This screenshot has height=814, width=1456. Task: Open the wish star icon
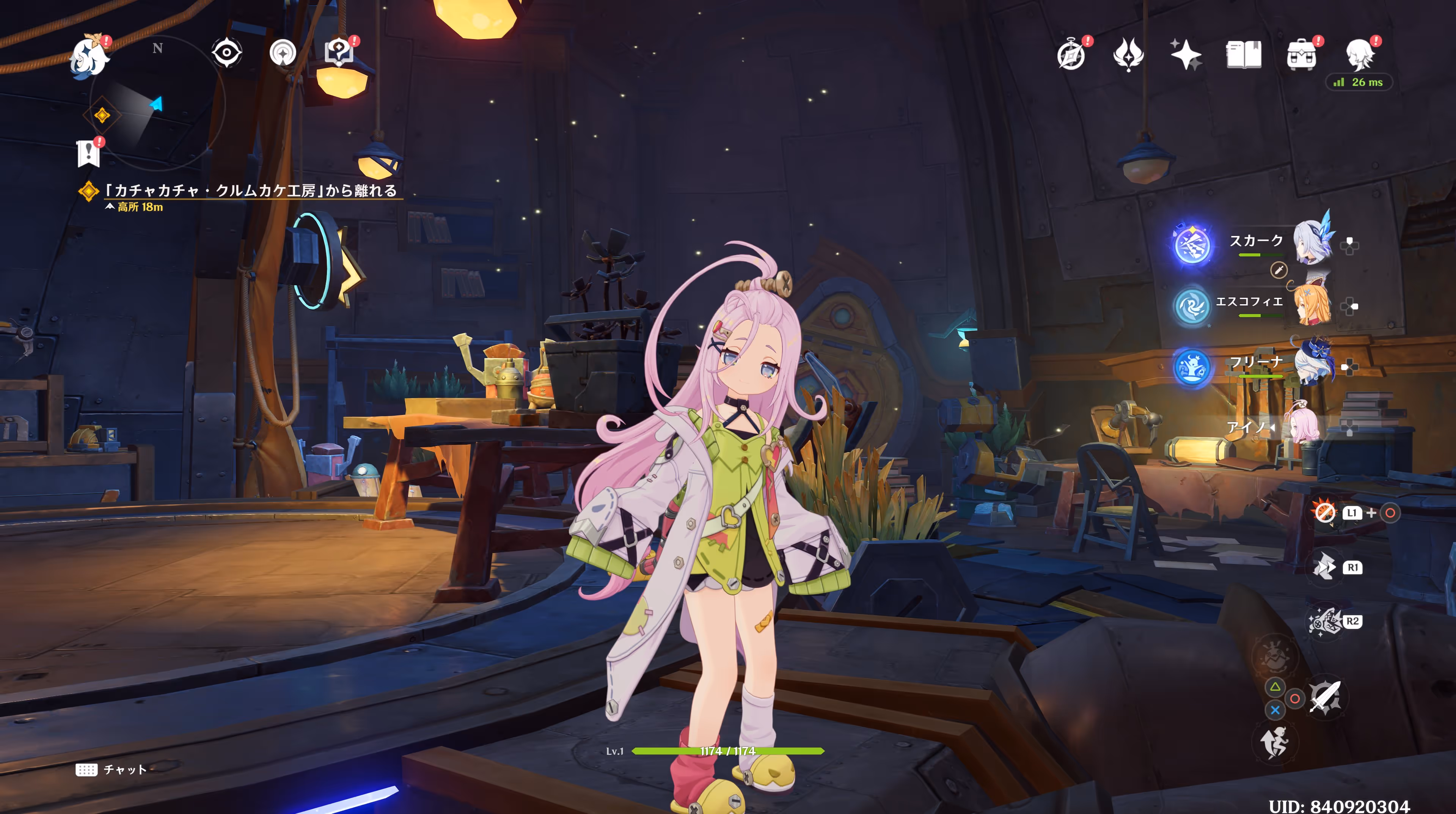(x=1186, y=55)
